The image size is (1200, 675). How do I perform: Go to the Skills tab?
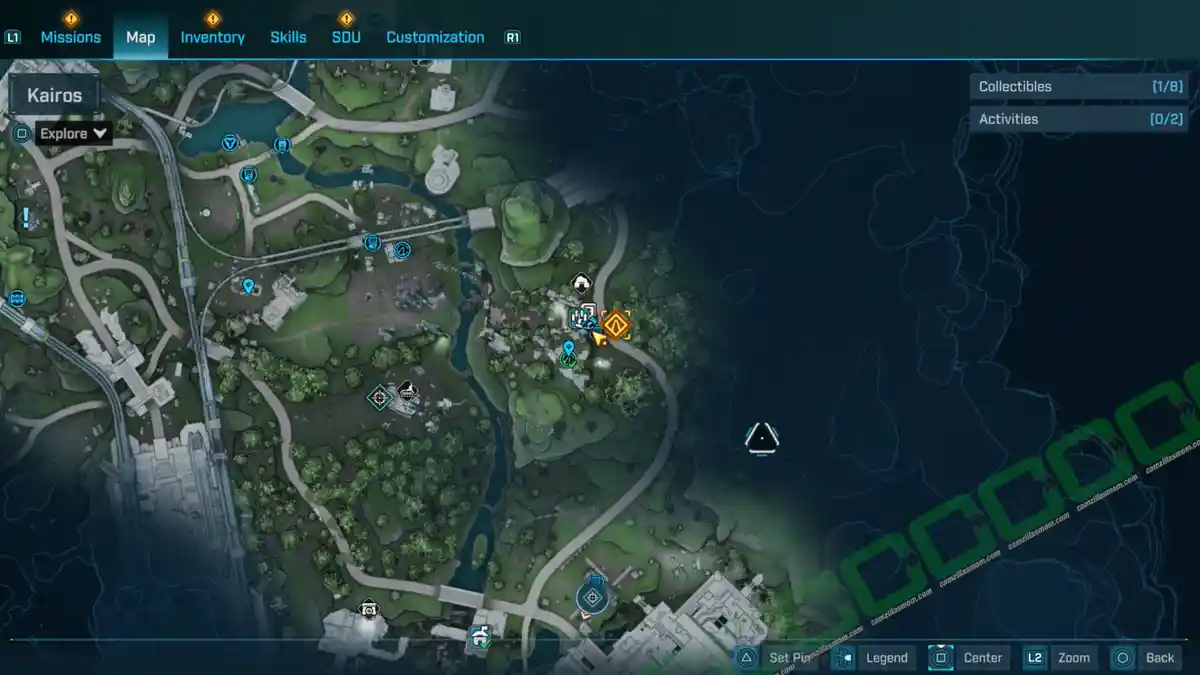tap(288, 37)
